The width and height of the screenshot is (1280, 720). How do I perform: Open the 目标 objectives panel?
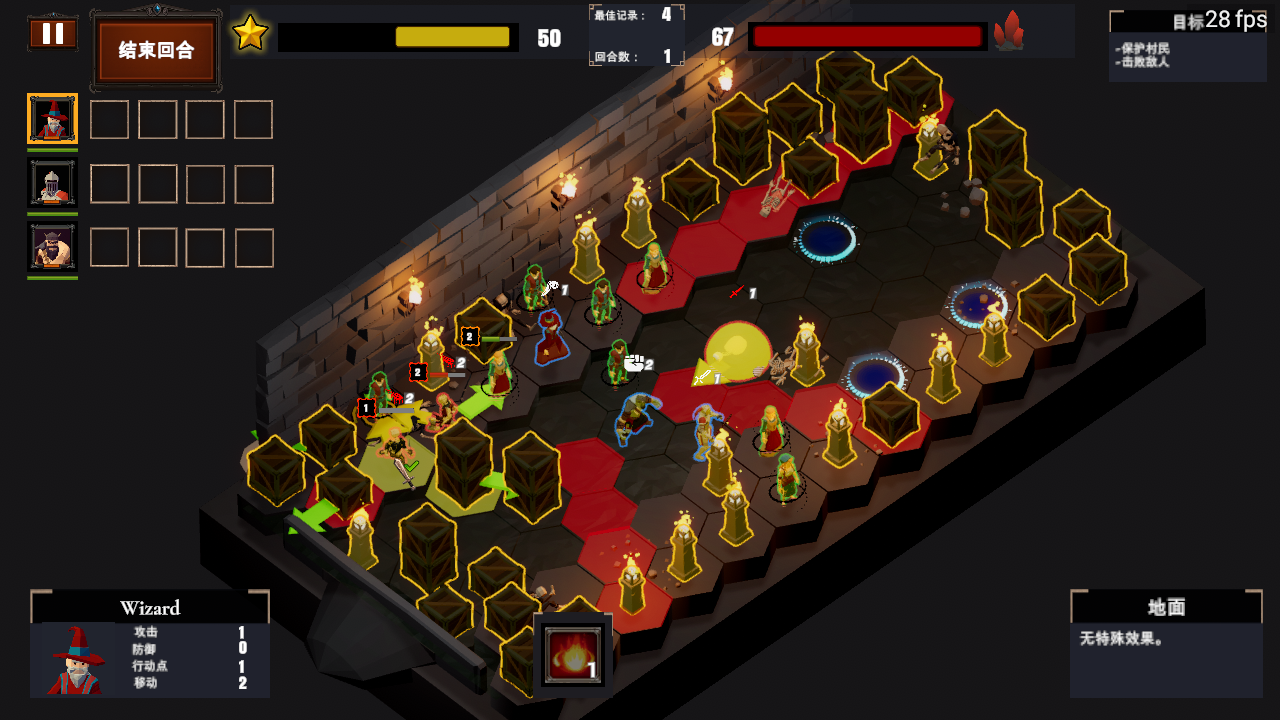tap(1187, 46)
